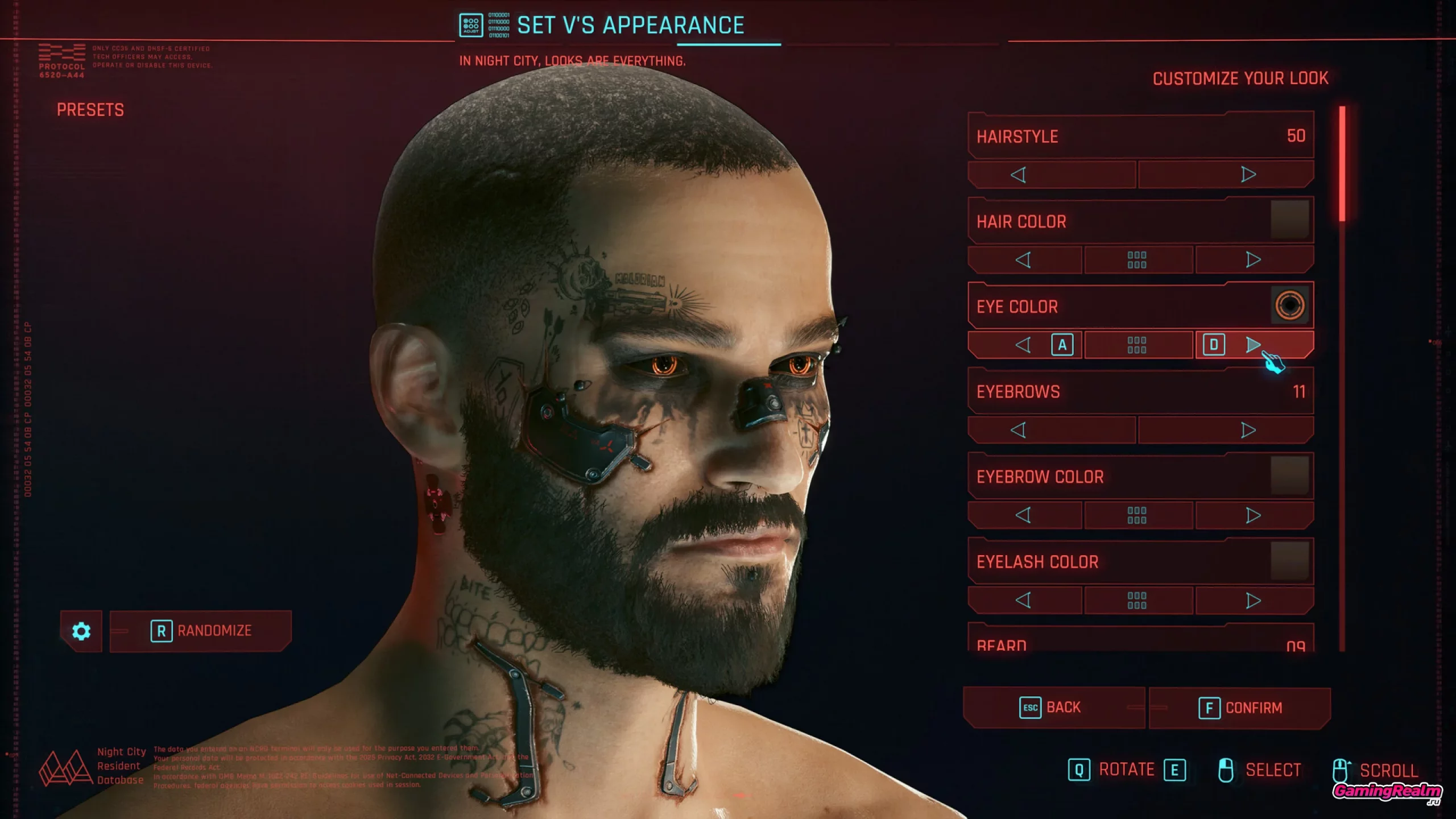This screenshot has height=819, width=1456.
Task: Advance to the next eye color
Action: coord(1253,345)
